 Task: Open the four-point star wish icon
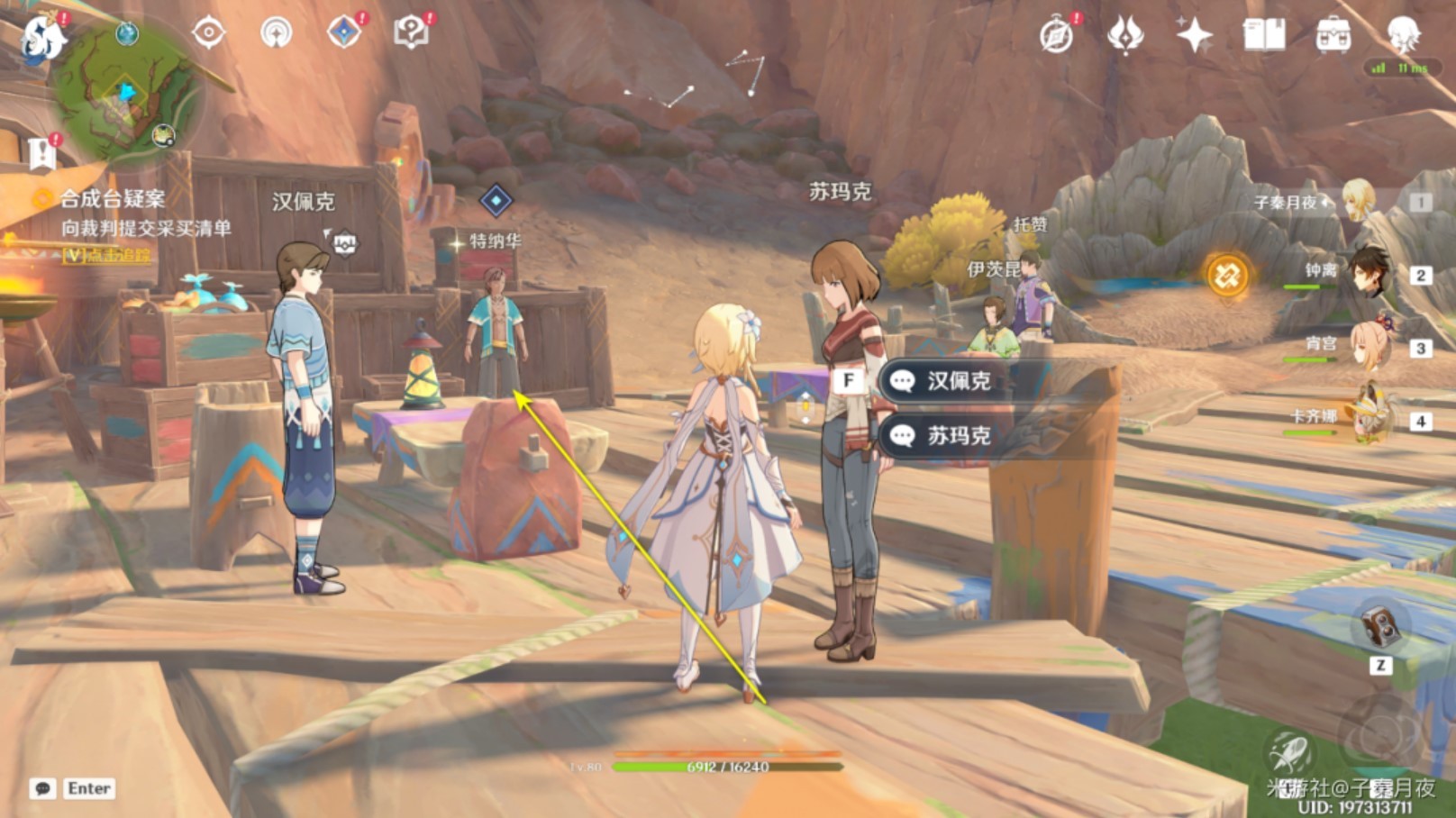pyautogui.click(x=1194, y=36)
